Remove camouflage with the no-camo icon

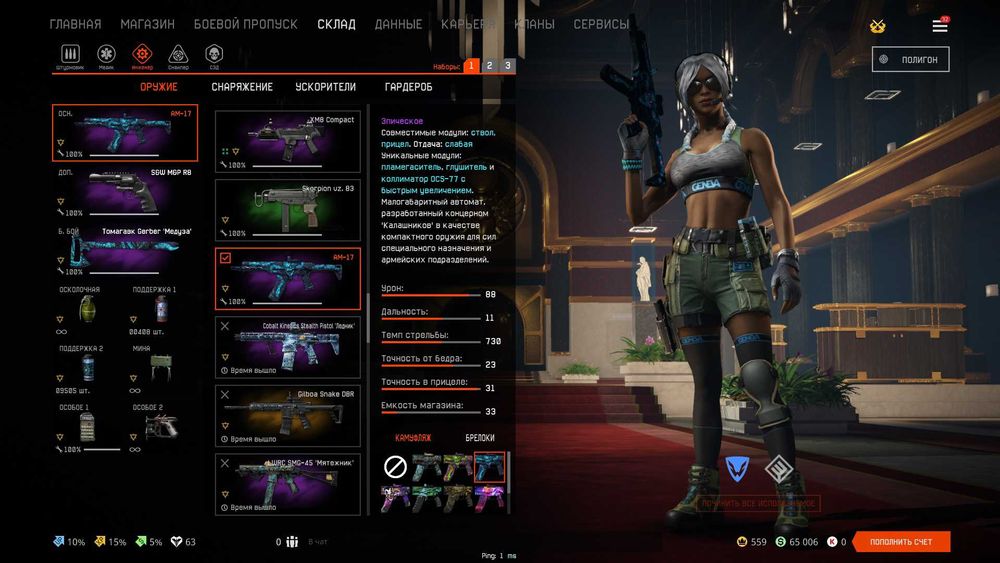click(395, 467)
